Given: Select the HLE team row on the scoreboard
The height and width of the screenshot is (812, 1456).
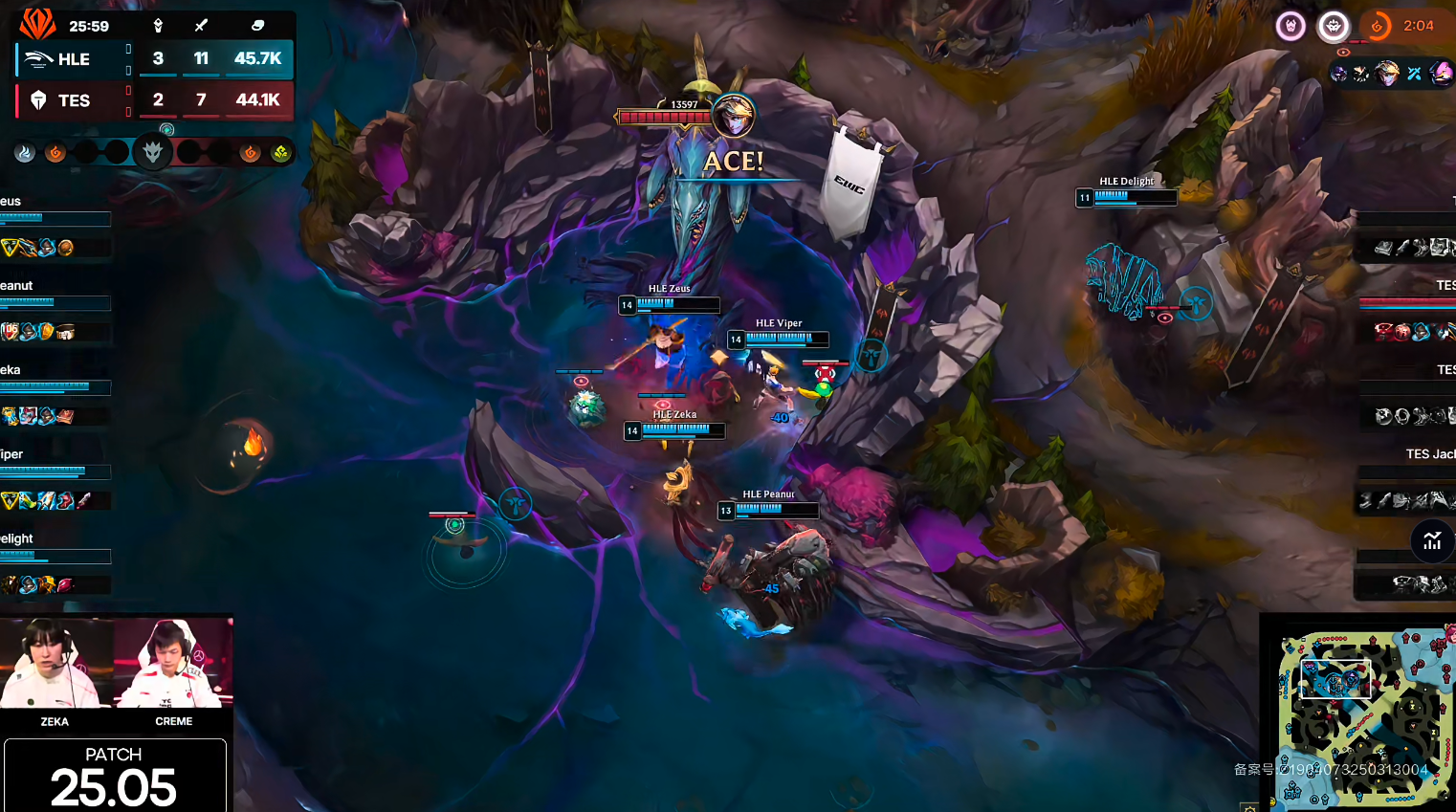Looking at the screenshot, I should coord(153,59).
